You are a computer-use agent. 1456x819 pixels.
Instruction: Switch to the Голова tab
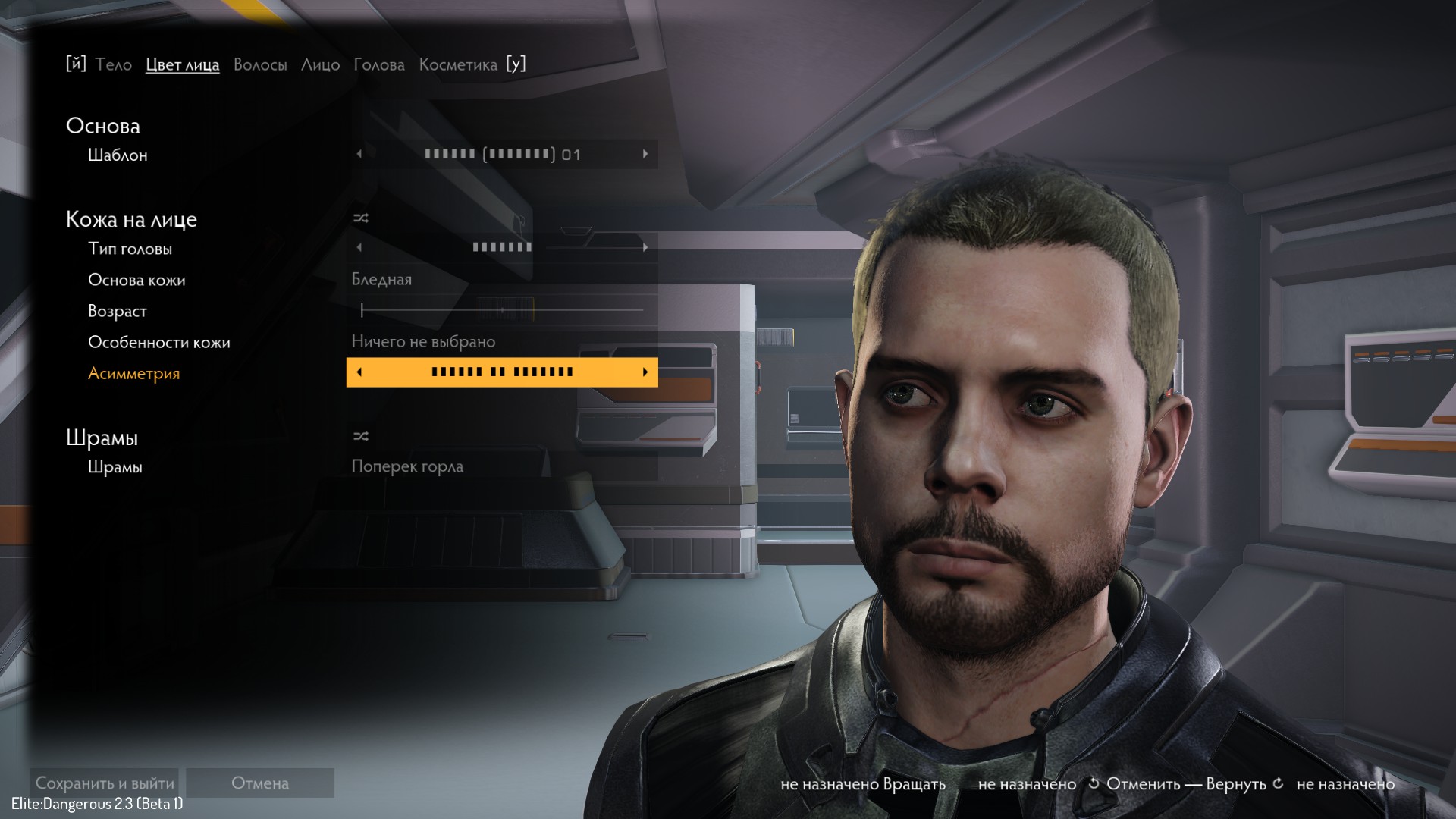[379, 65]
